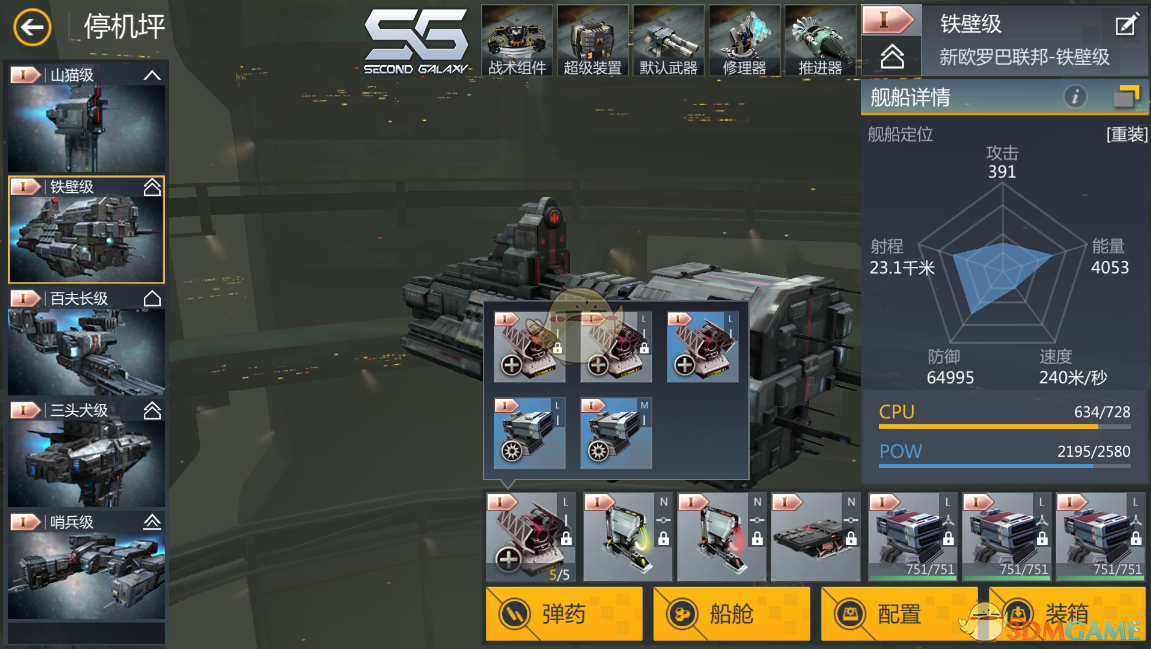This screenshot has width=1151, height=649.
Task: Open the 配置 configuration menu
Action: click(899, 613)
